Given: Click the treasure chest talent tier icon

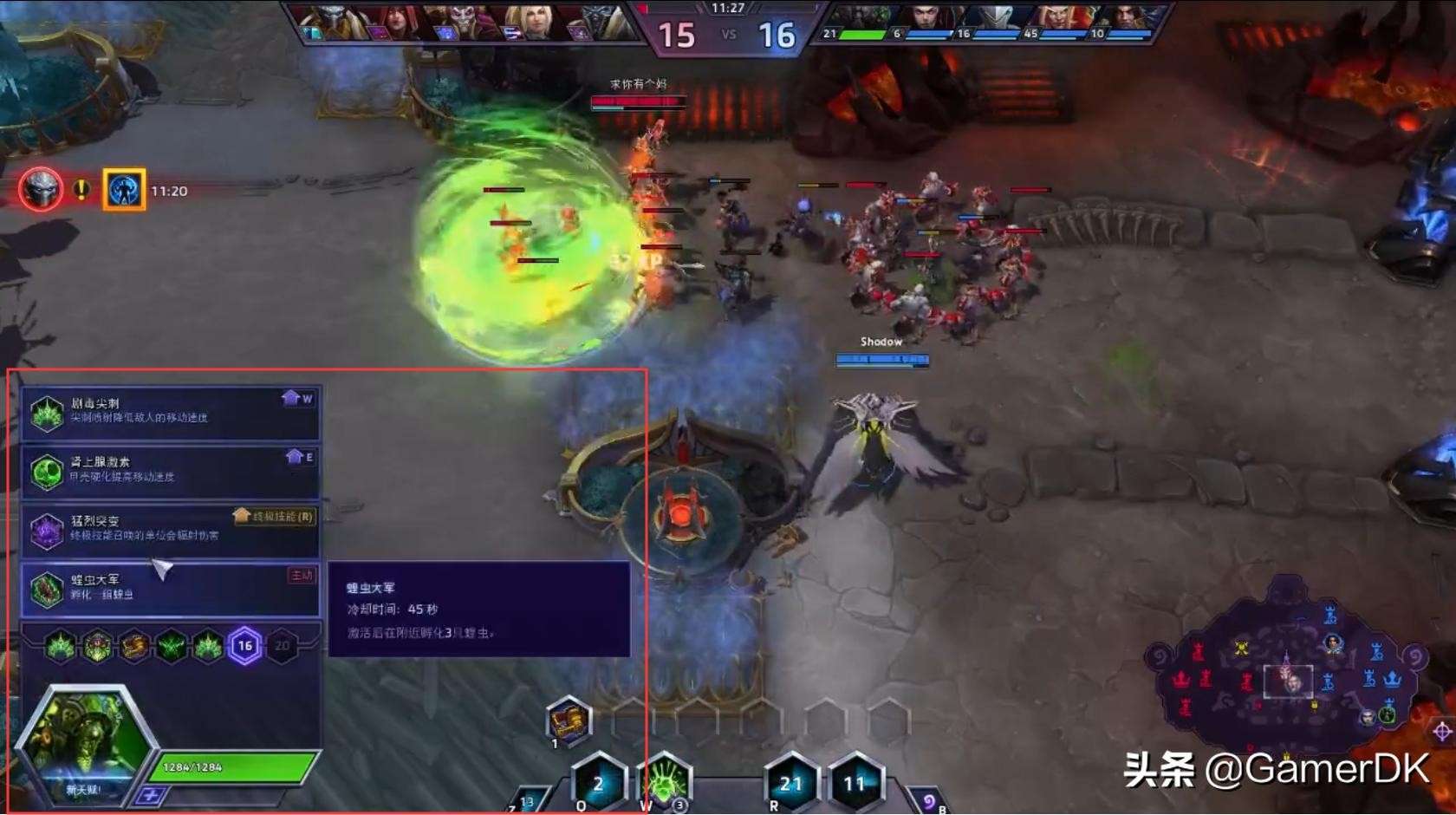Looking at the screenshot, I should (134, 647).
